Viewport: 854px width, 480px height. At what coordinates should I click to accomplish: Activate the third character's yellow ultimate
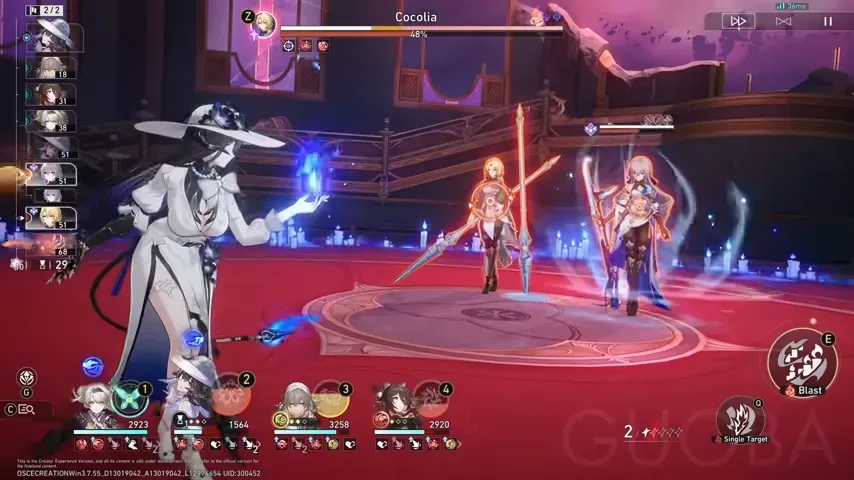332,400
